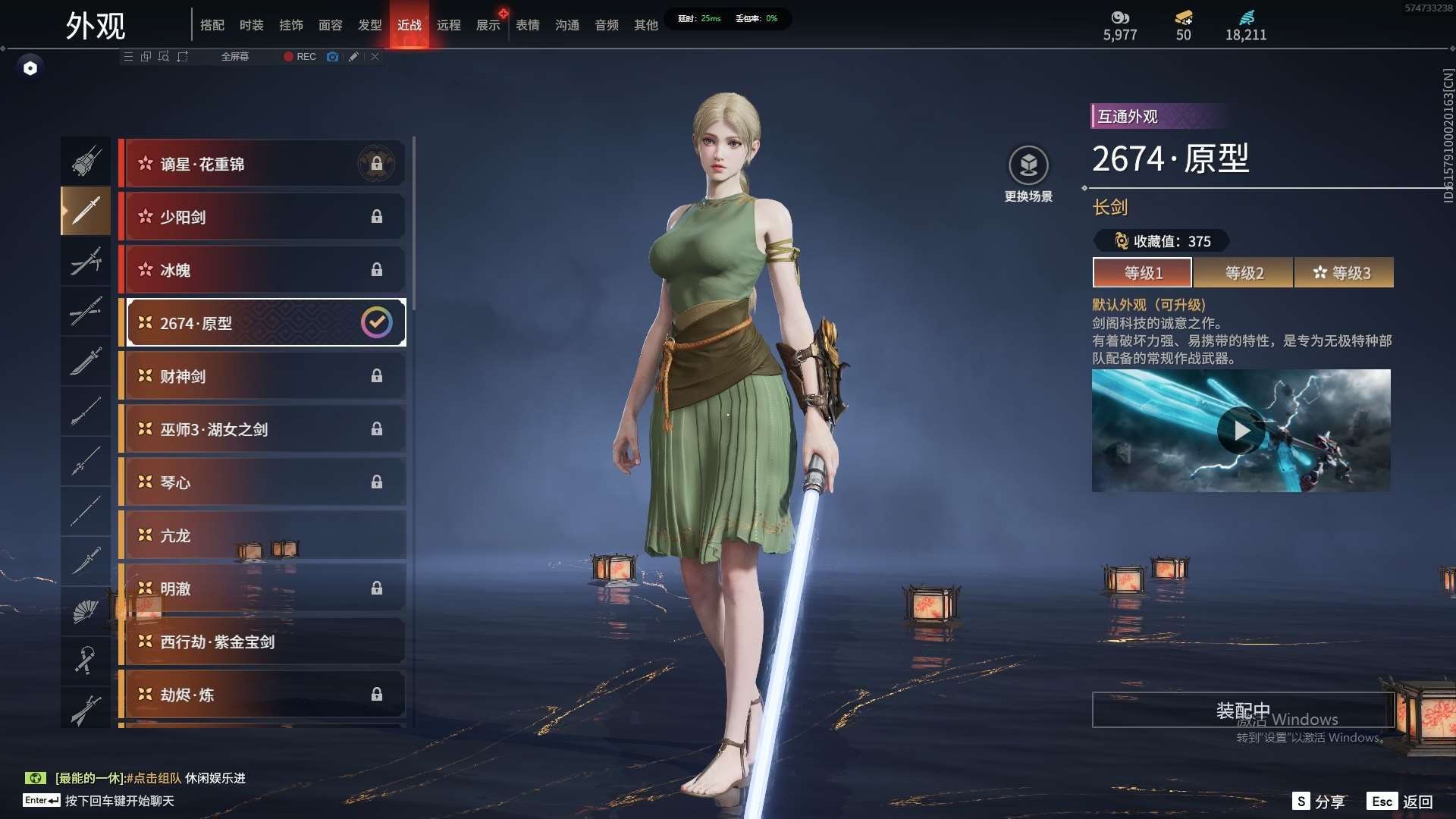
Task: Start recording with the REC button
Action: click(300, 57)
